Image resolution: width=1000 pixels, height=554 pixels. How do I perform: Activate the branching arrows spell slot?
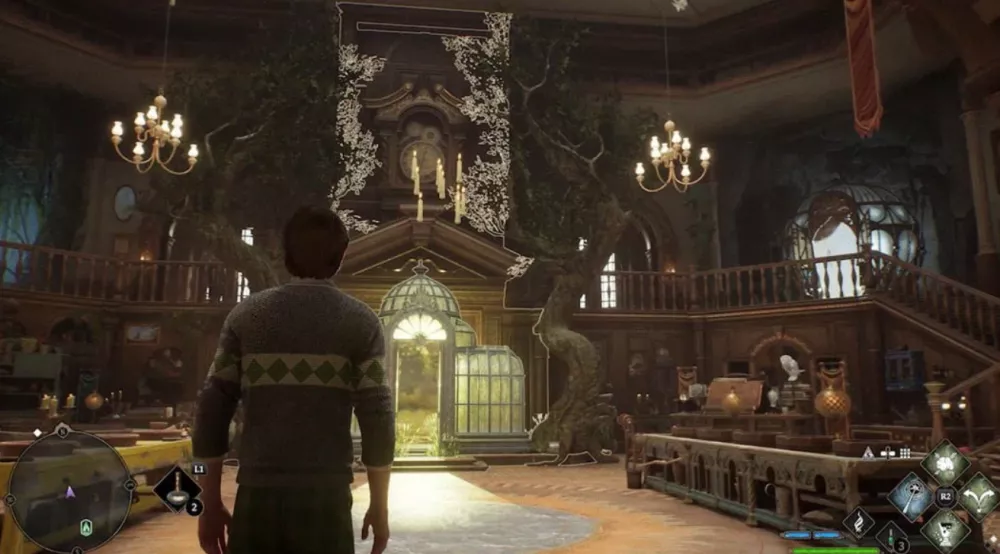click(x=978, y=496)
